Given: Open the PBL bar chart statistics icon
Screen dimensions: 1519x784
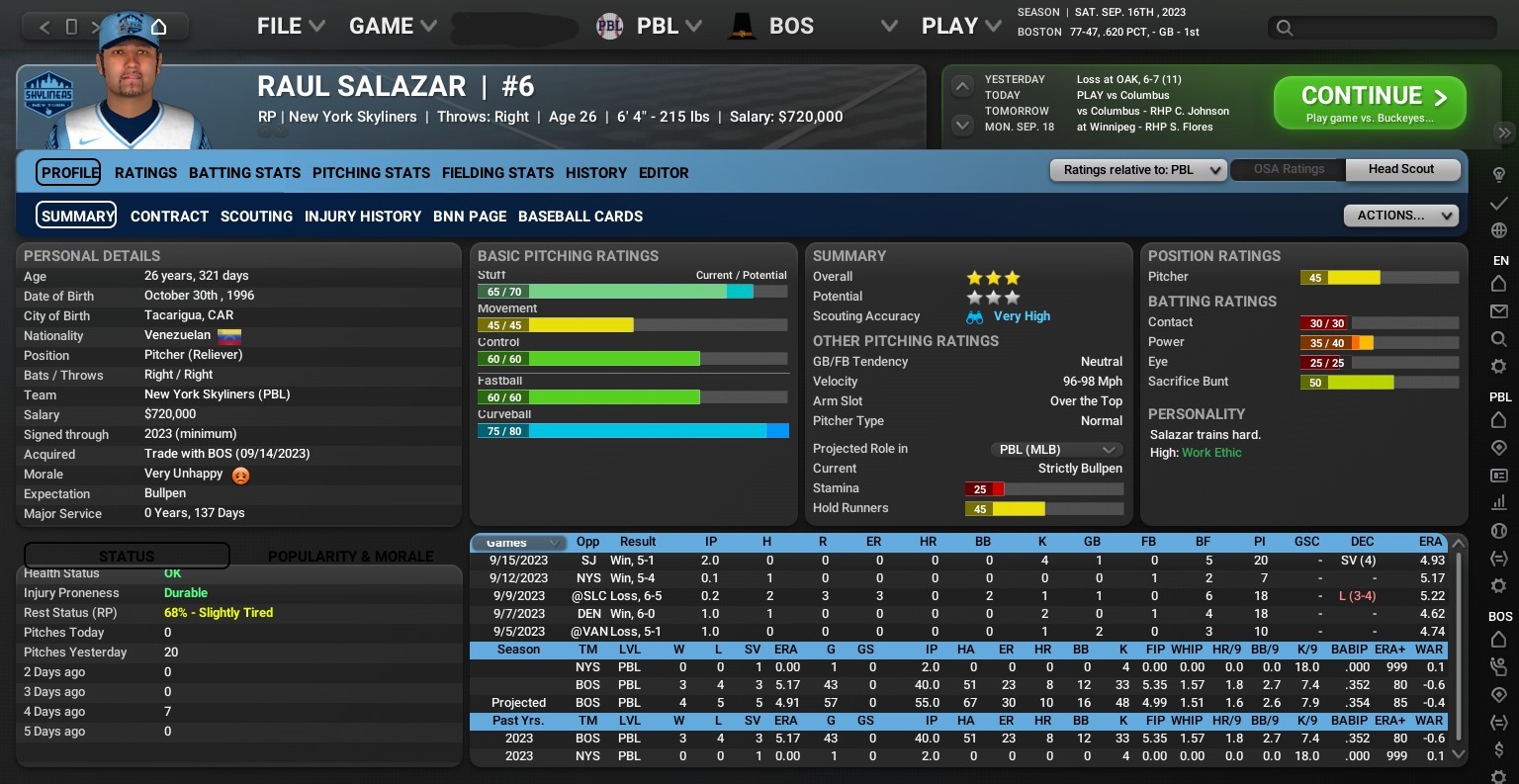Looking at the screenshot, I should [1499, 502].
